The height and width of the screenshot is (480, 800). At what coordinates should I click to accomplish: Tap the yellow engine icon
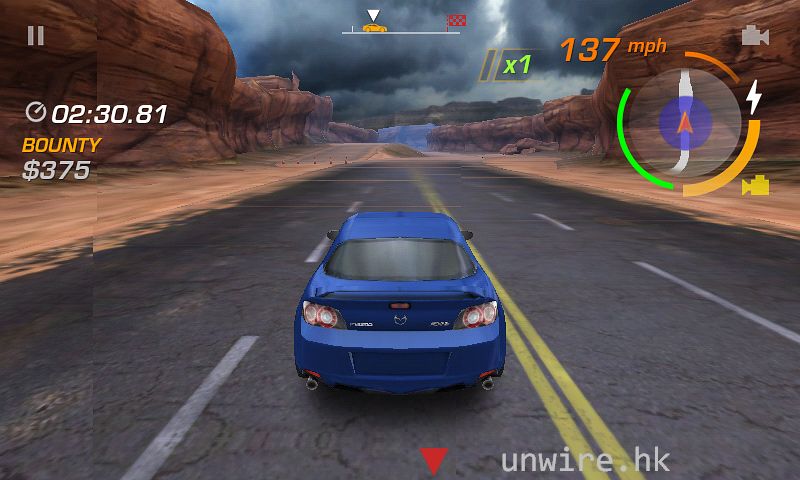tap(755, 185)
